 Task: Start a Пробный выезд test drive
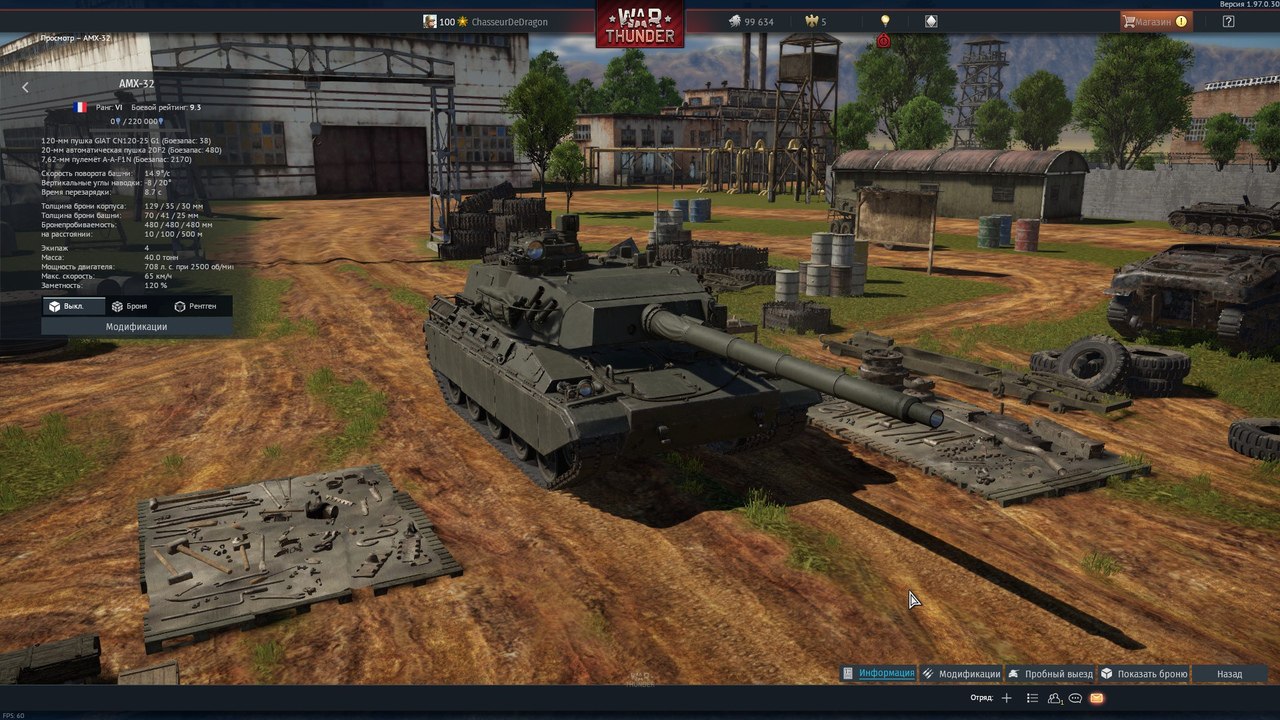[x=1050, y=674]
